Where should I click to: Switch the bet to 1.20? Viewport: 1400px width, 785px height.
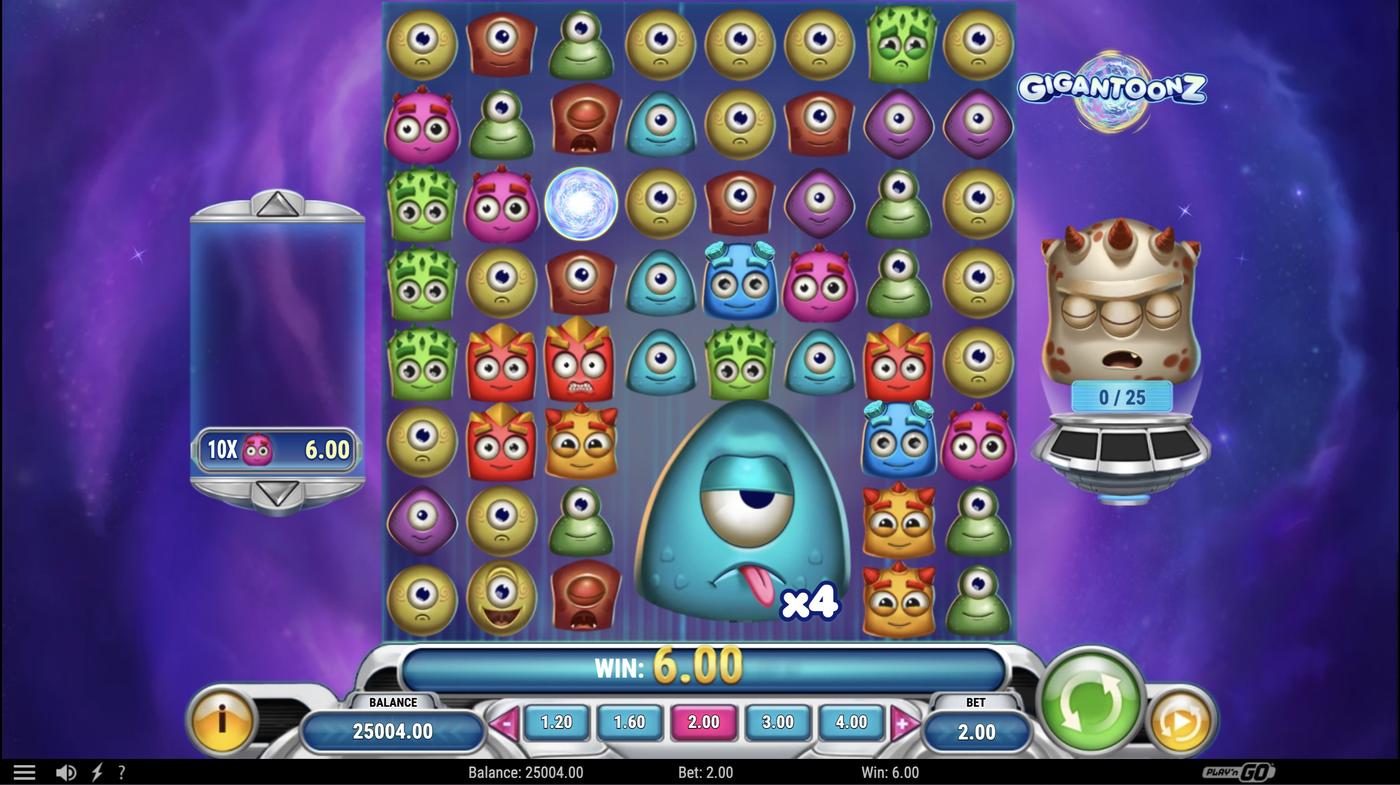[556, 721]
